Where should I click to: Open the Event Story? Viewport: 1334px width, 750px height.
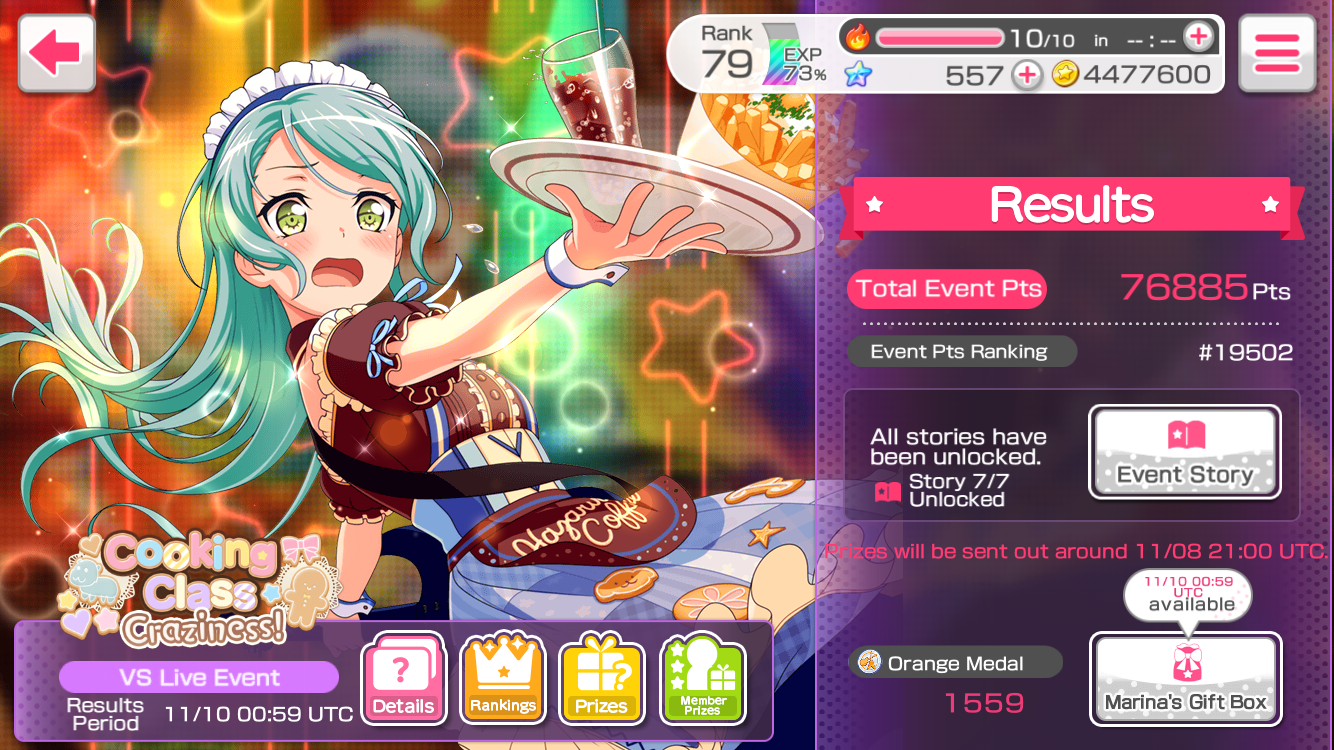[x=1184, y=452]
